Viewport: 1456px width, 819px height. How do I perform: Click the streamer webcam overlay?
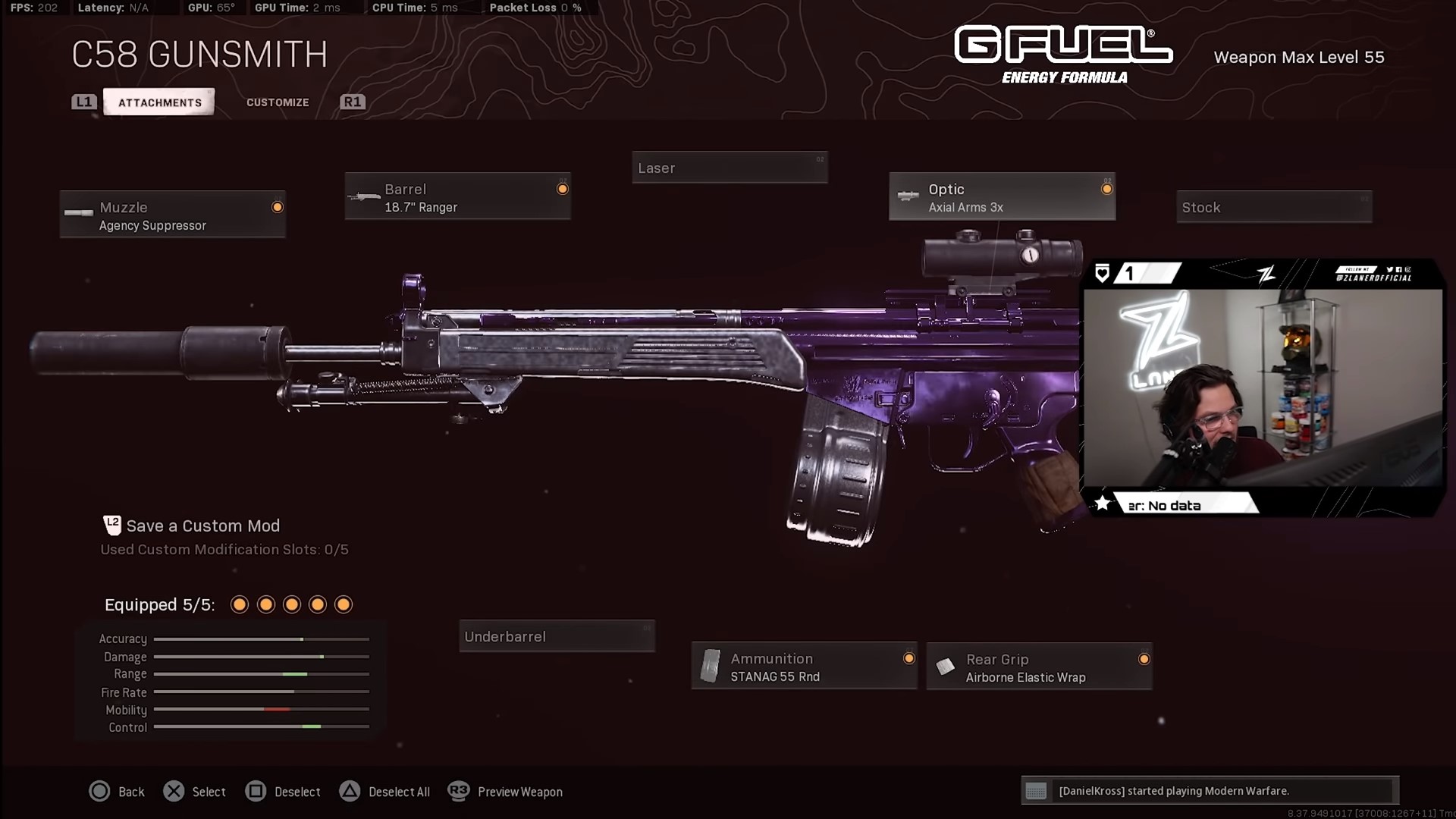pyautogui.click(x=1262, y=388)
